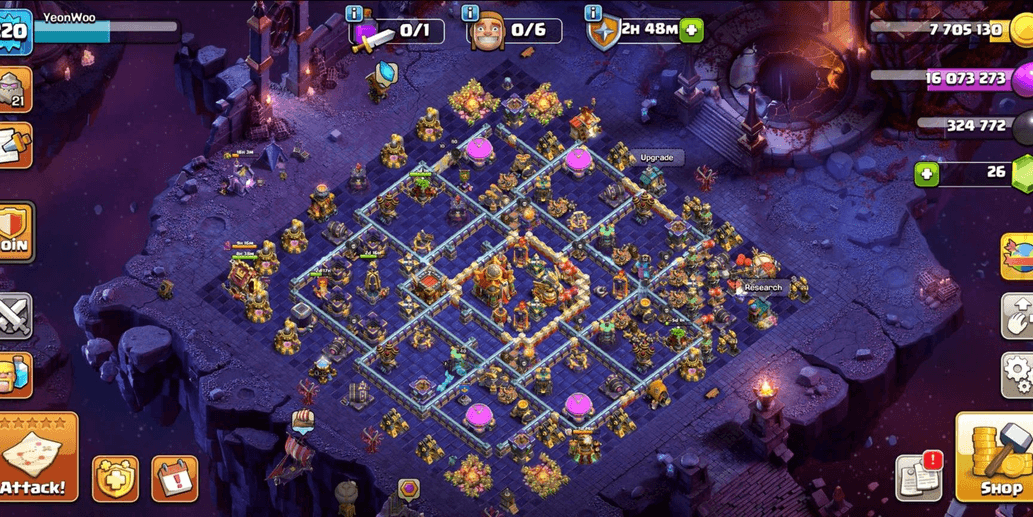The height and width of the screenshot is (517, 1033).
Task: Click the level 20 experience badge
Action: tap(15, 31)
